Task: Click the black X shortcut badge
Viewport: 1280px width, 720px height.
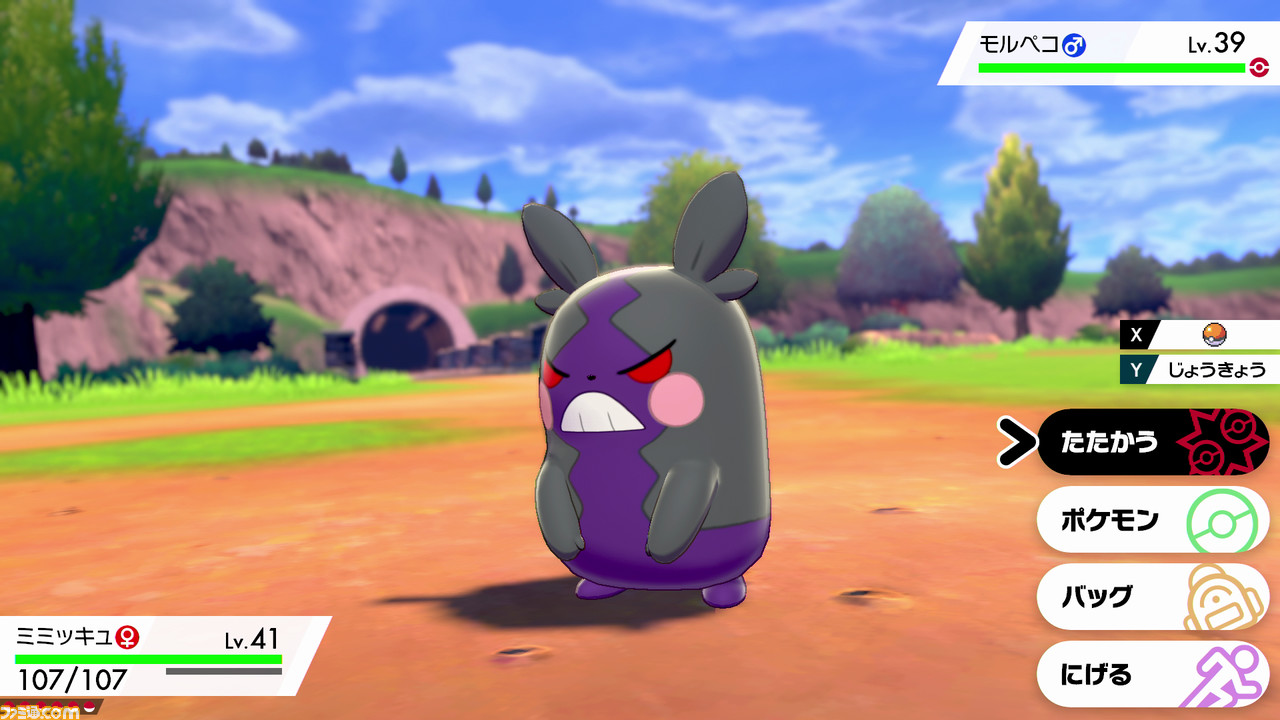Action: 1136,336
